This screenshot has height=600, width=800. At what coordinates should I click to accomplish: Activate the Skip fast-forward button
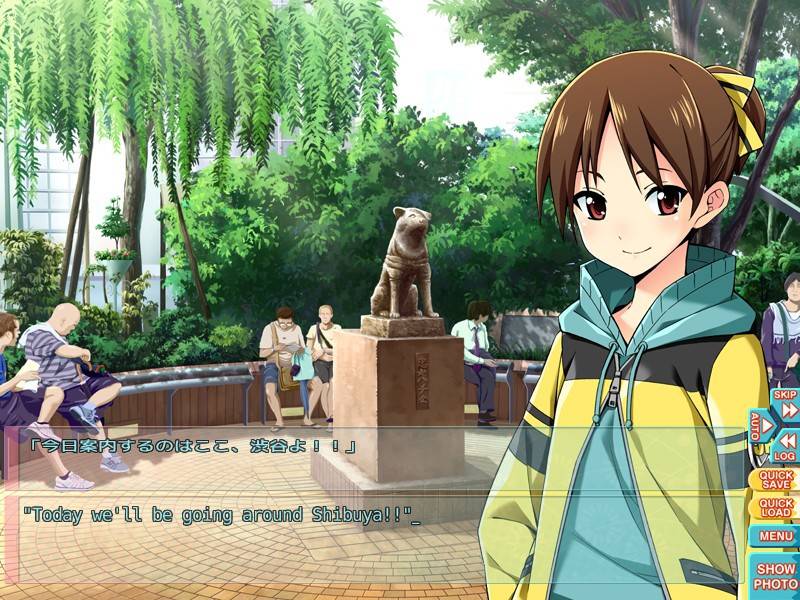pos(786,405)
